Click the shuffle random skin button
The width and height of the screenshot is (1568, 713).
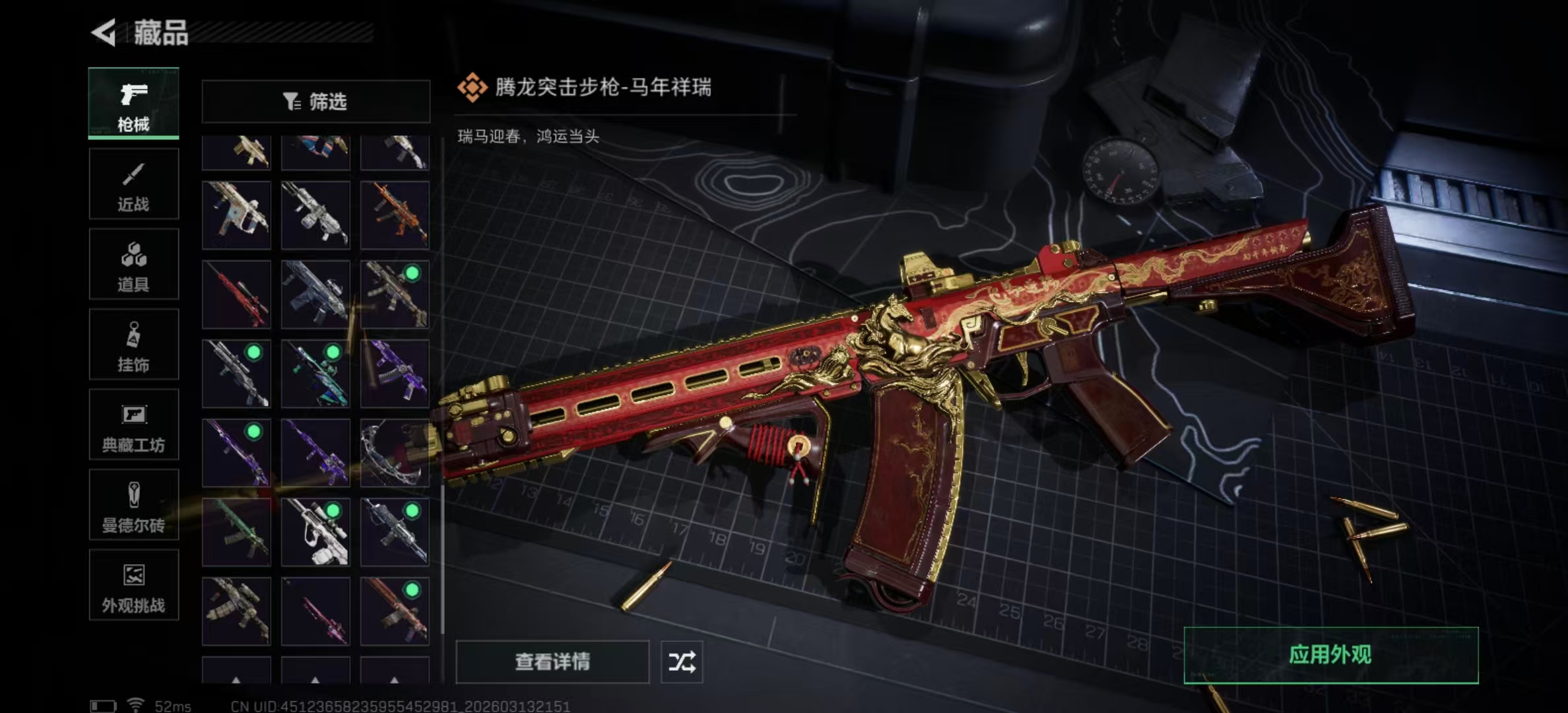pos(682,662)
